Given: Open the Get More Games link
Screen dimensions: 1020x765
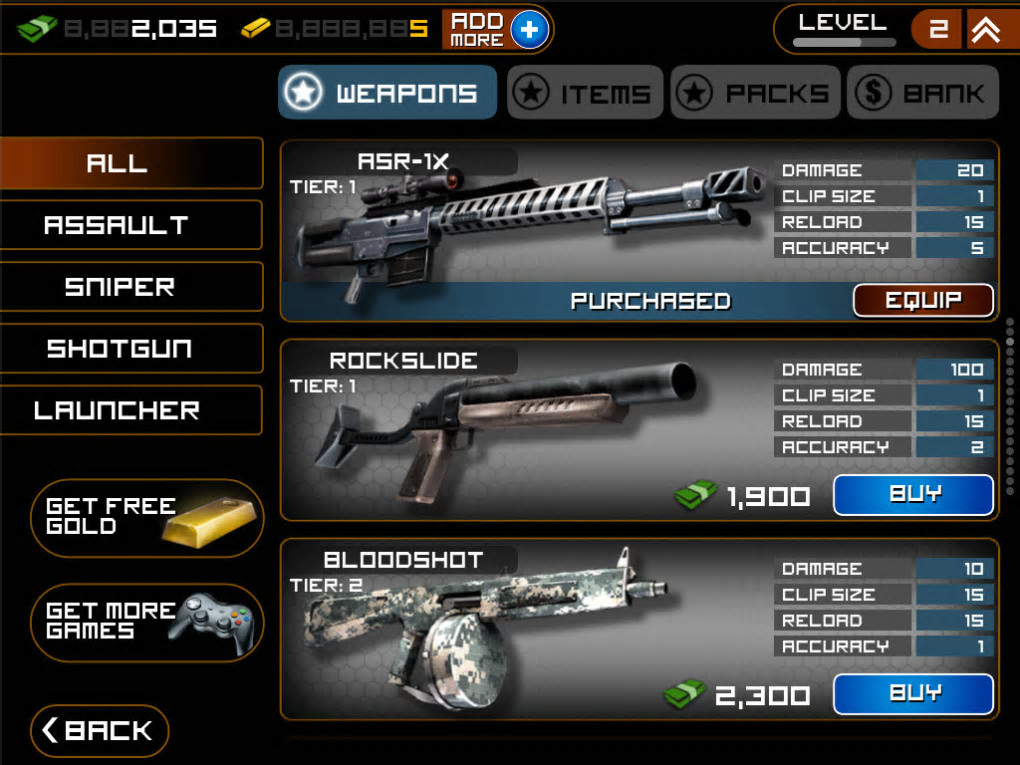Looking at the screenshot, I should [147, 622].
